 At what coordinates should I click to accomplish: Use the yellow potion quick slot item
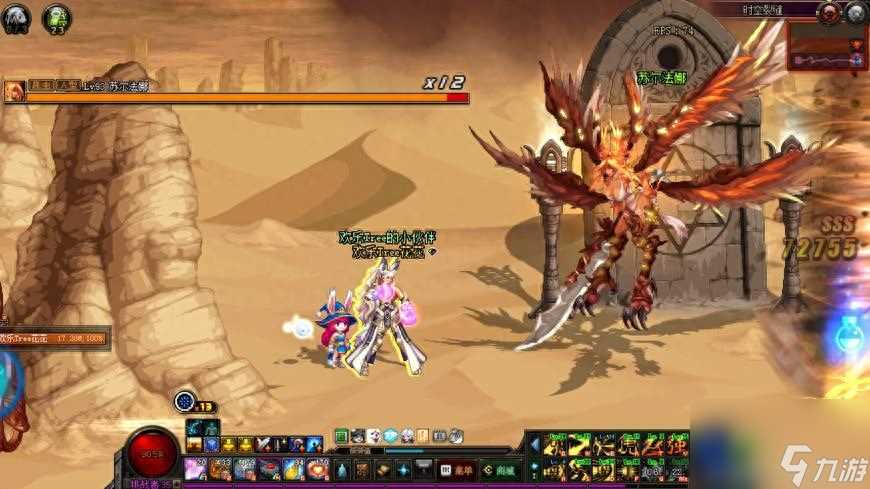click(293, 468)
